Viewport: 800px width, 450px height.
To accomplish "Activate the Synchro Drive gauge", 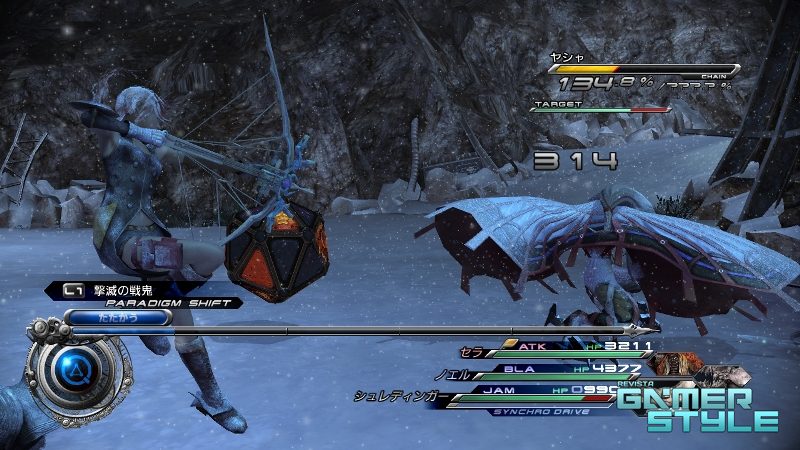I will click(x=545, y=410).
